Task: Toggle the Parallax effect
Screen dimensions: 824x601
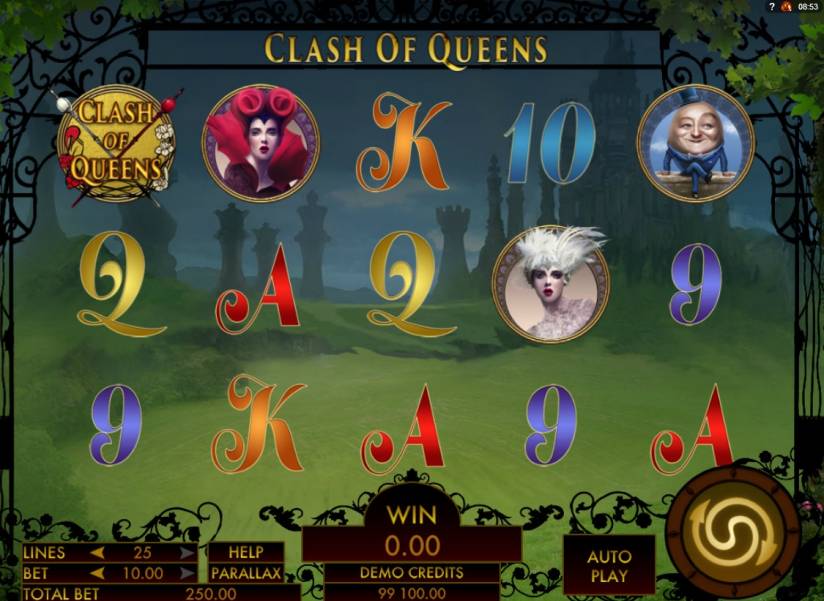Action: click(246, 574)
